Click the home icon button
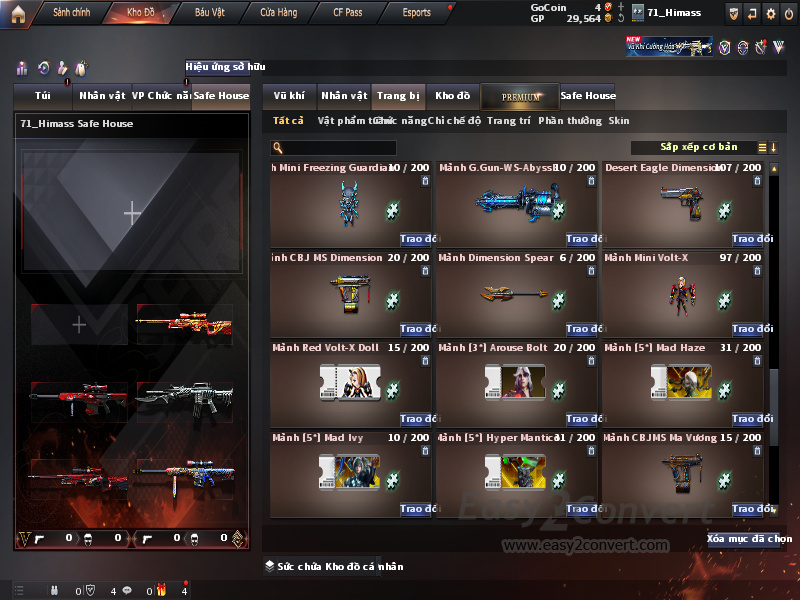This screenshot has width=800, height=600. pyautogui.click(x=17, y=13)
